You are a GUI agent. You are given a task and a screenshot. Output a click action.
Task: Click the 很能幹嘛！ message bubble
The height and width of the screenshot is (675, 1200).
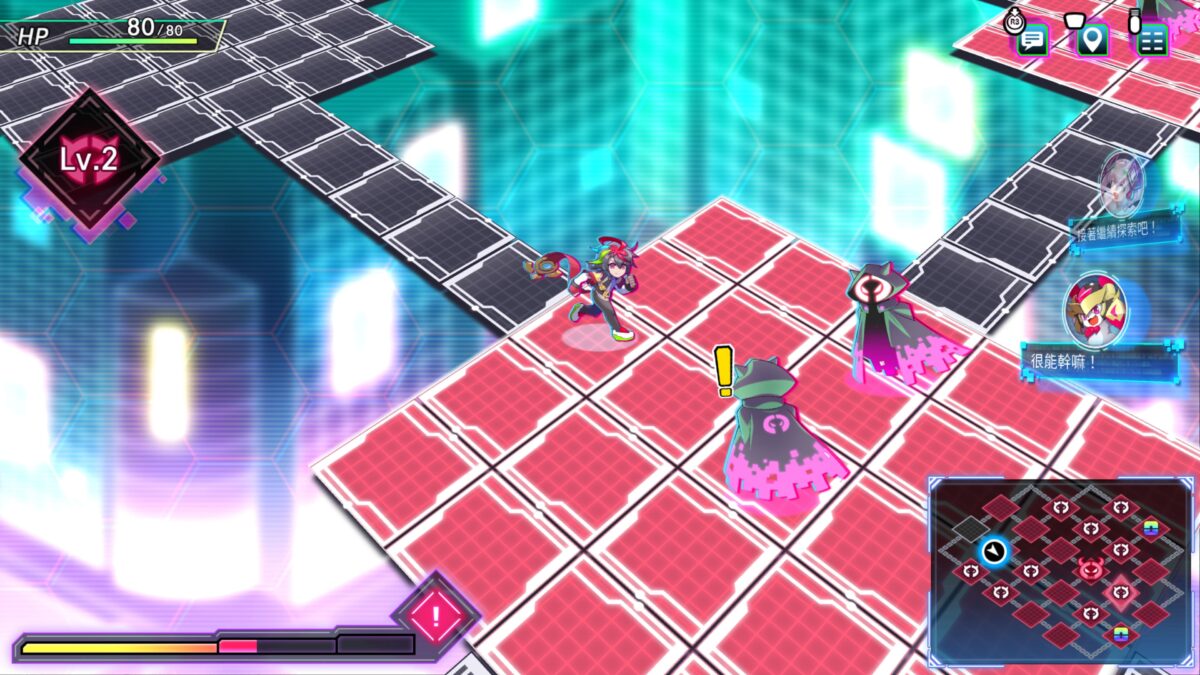1084,360
